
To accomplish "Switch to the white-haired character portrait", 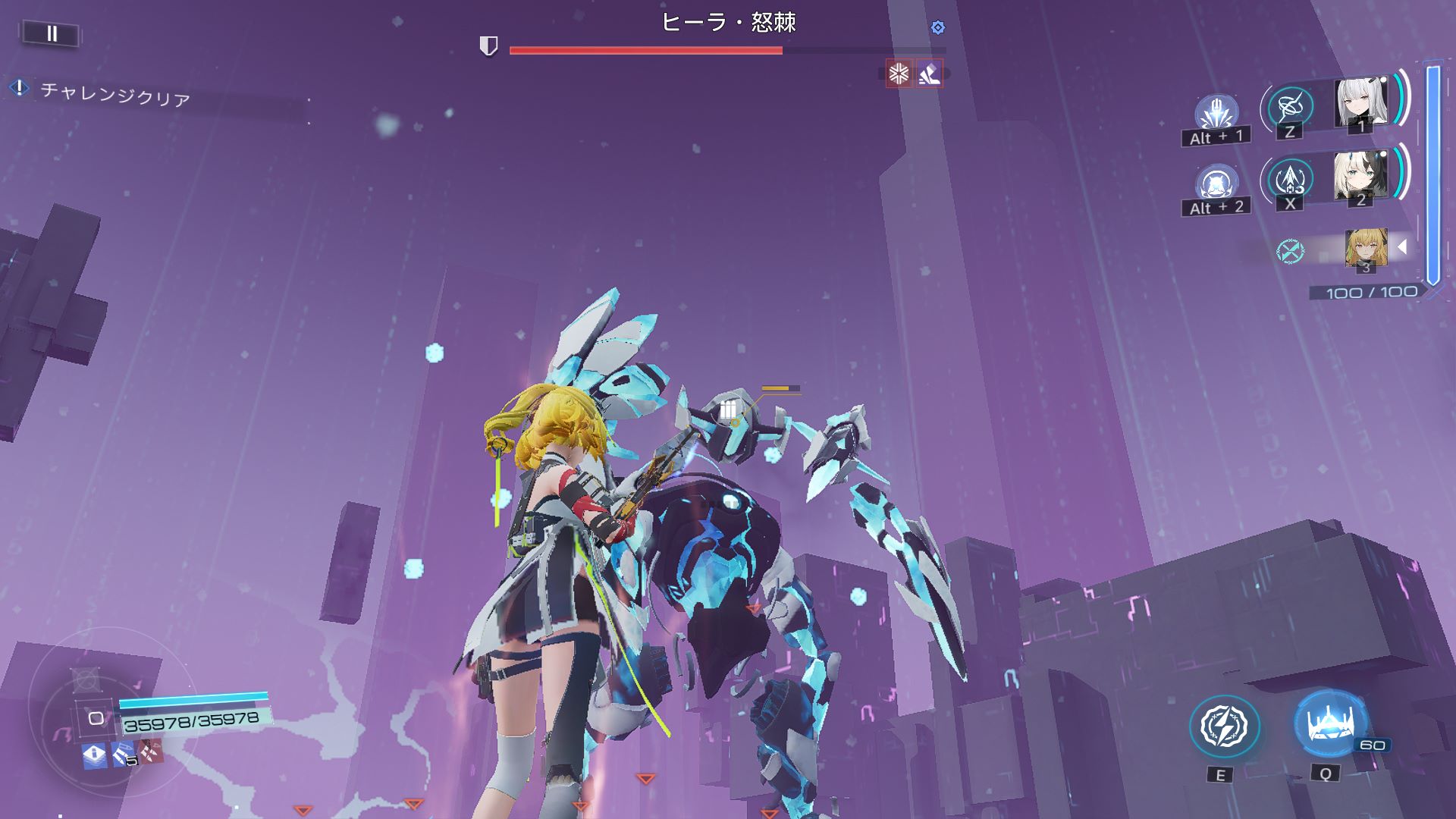I will [x=1360, y=103].
